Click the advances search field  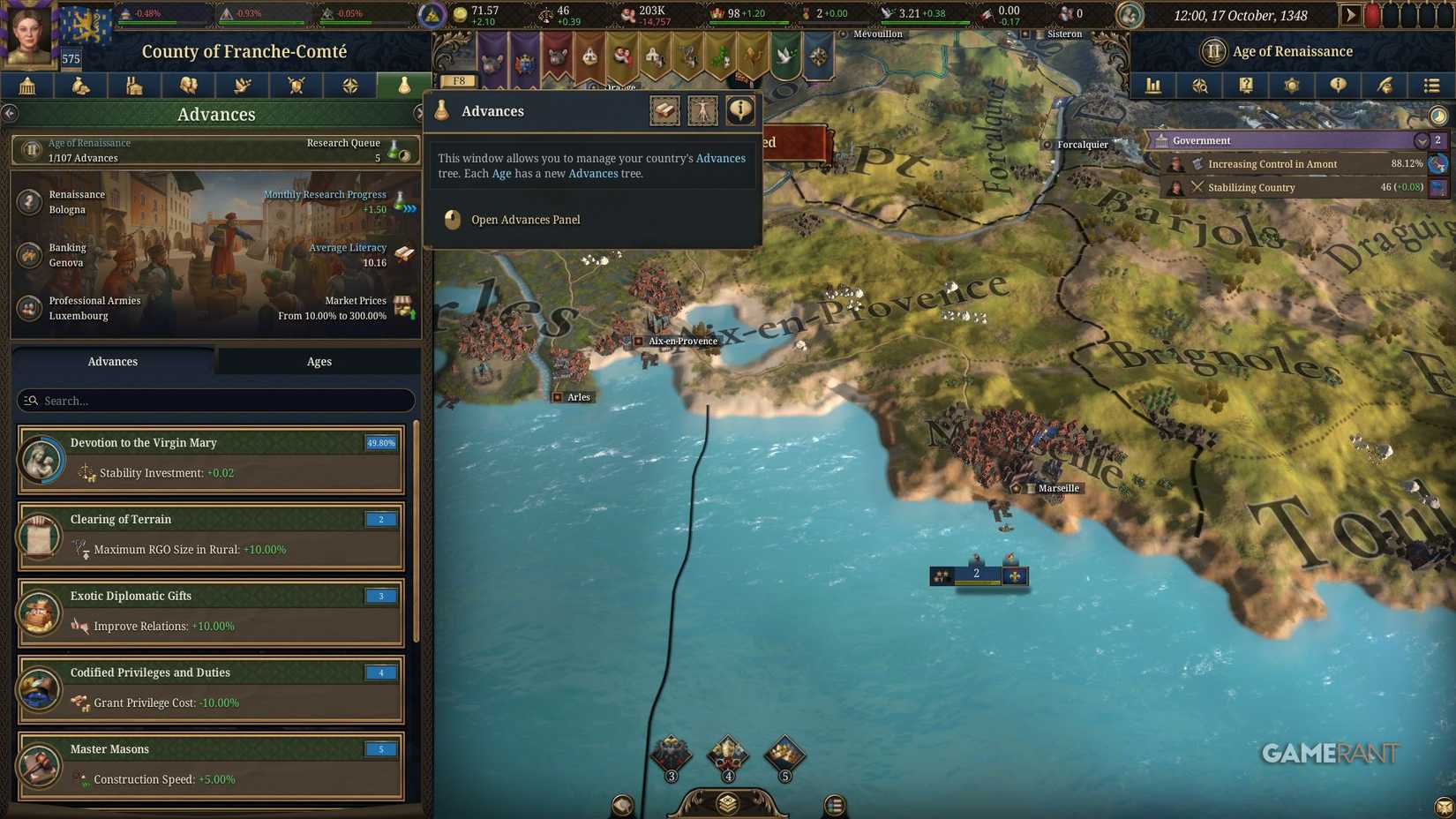coord(214,400)
